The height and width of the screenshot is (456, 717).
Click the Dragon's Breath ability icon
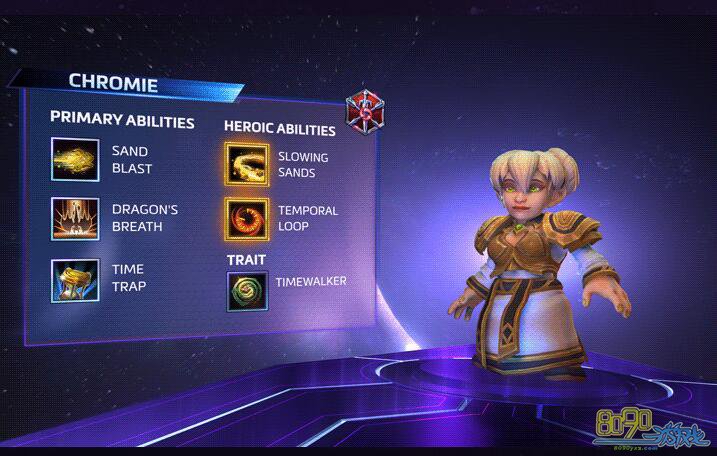(75, 219)
